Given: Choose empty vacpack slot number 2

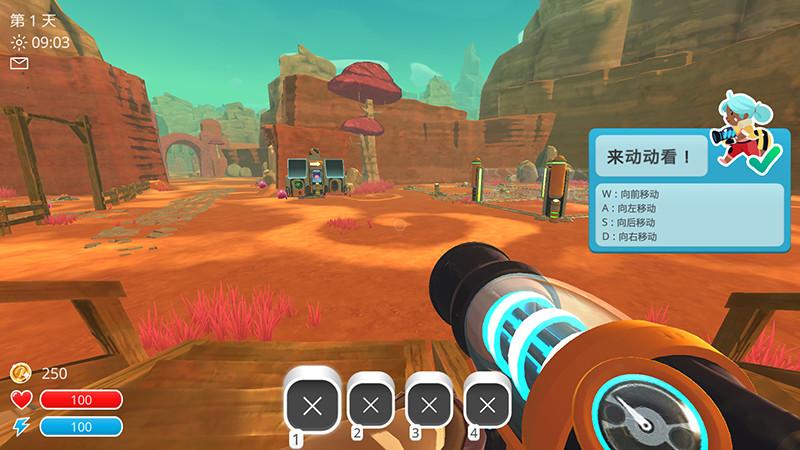Looking at the screenshot, I should pyautogui.click(x=371, y=404).
